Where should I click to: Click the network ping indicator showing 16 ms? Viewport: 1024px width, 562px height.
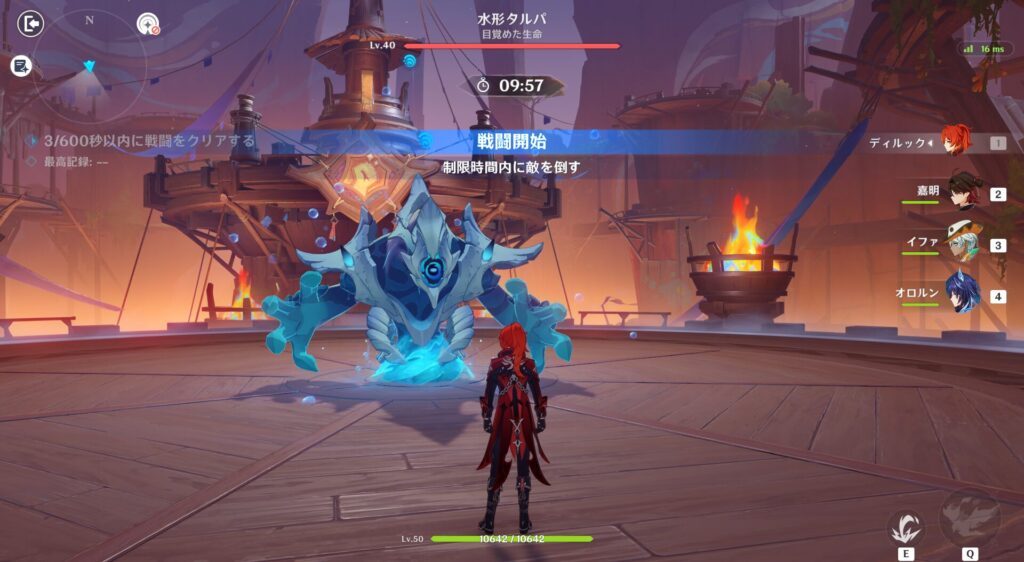[x=982, y=48]
